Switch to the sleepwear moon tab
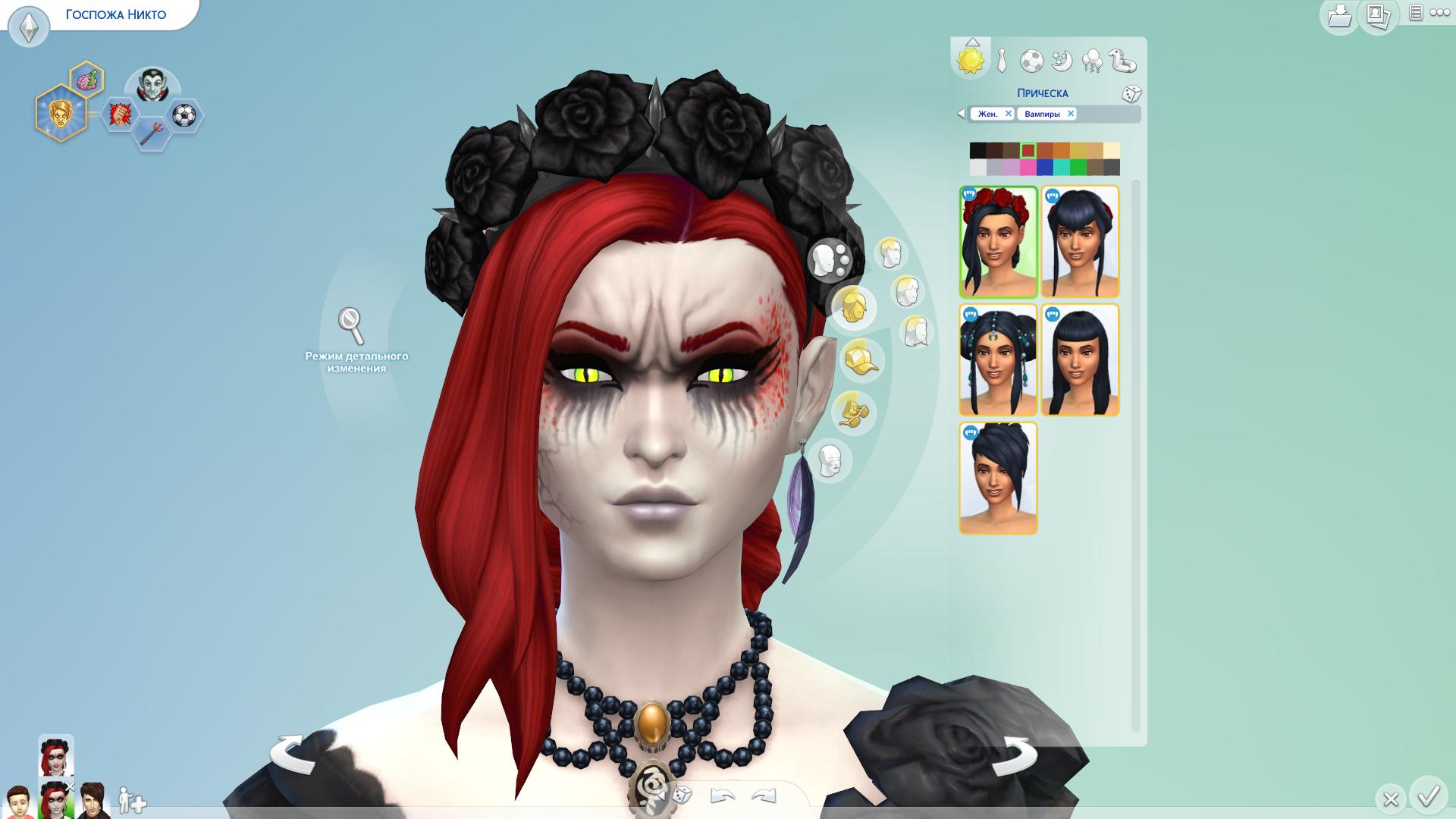 (1062, 61)
